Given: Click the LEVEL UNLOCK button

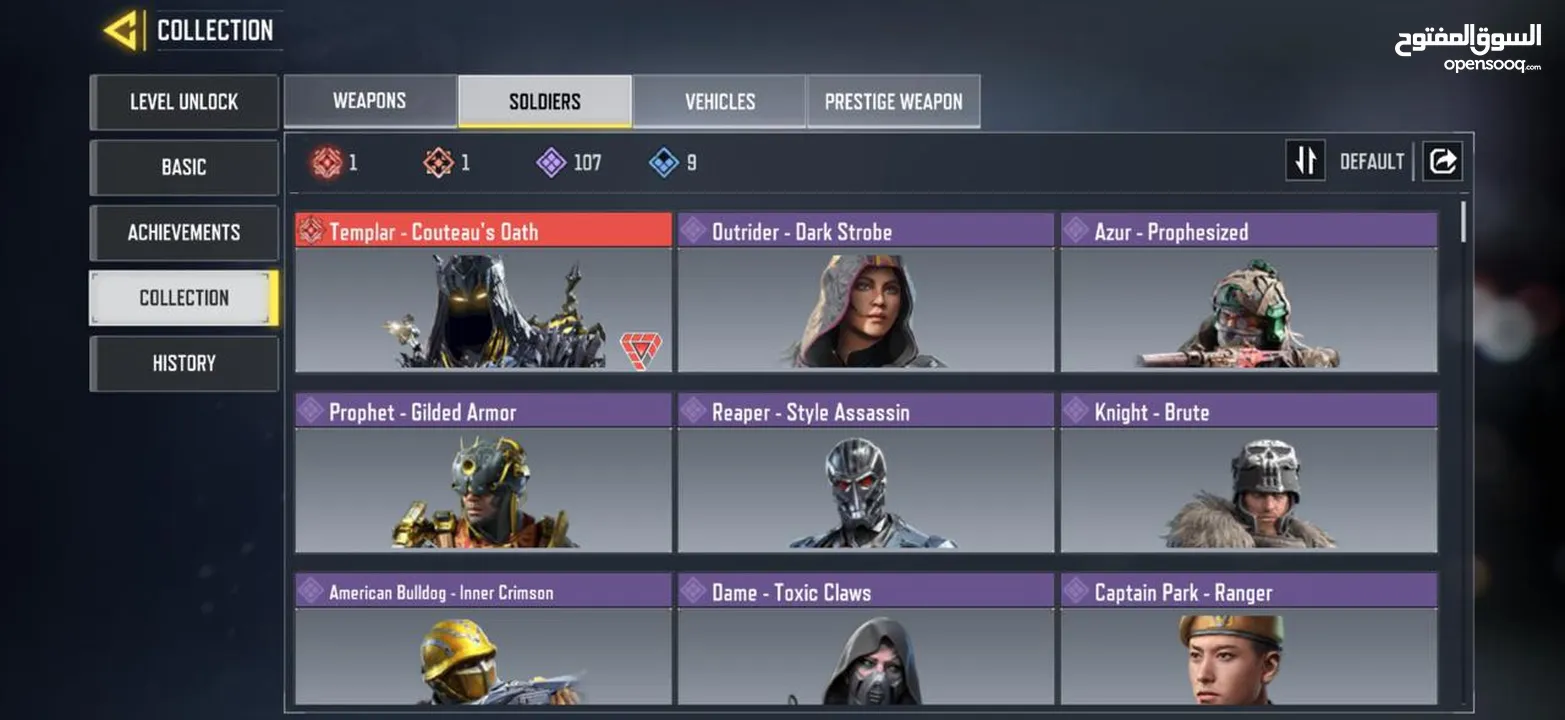Looking at the screenshot, I should (184, 102).
